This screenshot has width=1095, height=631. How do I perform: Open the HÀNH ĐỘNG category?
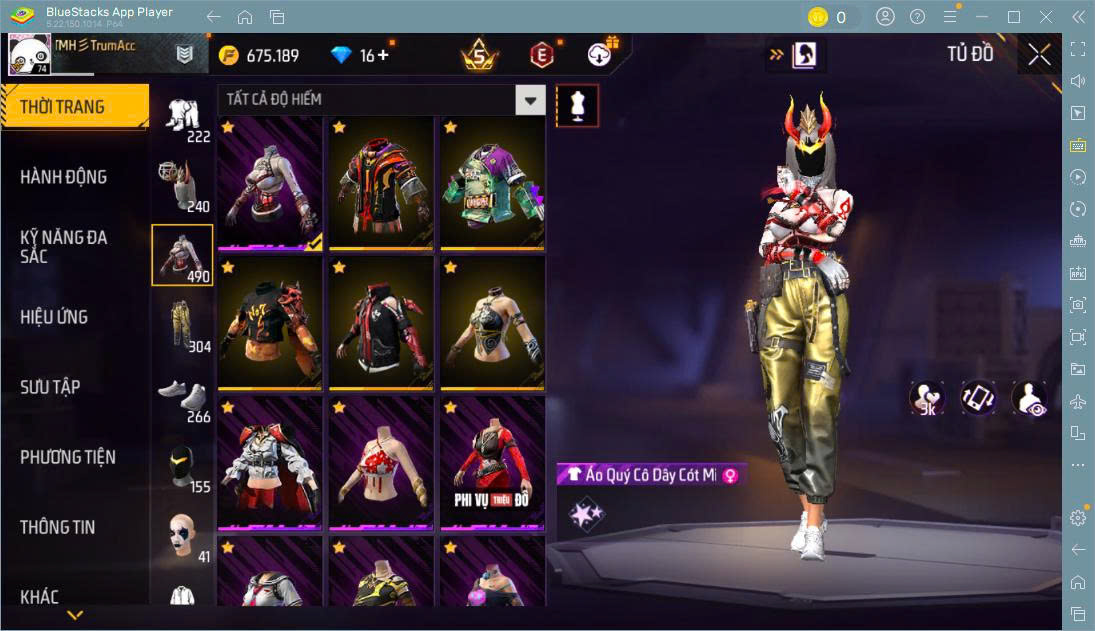(x=64, y=177)
